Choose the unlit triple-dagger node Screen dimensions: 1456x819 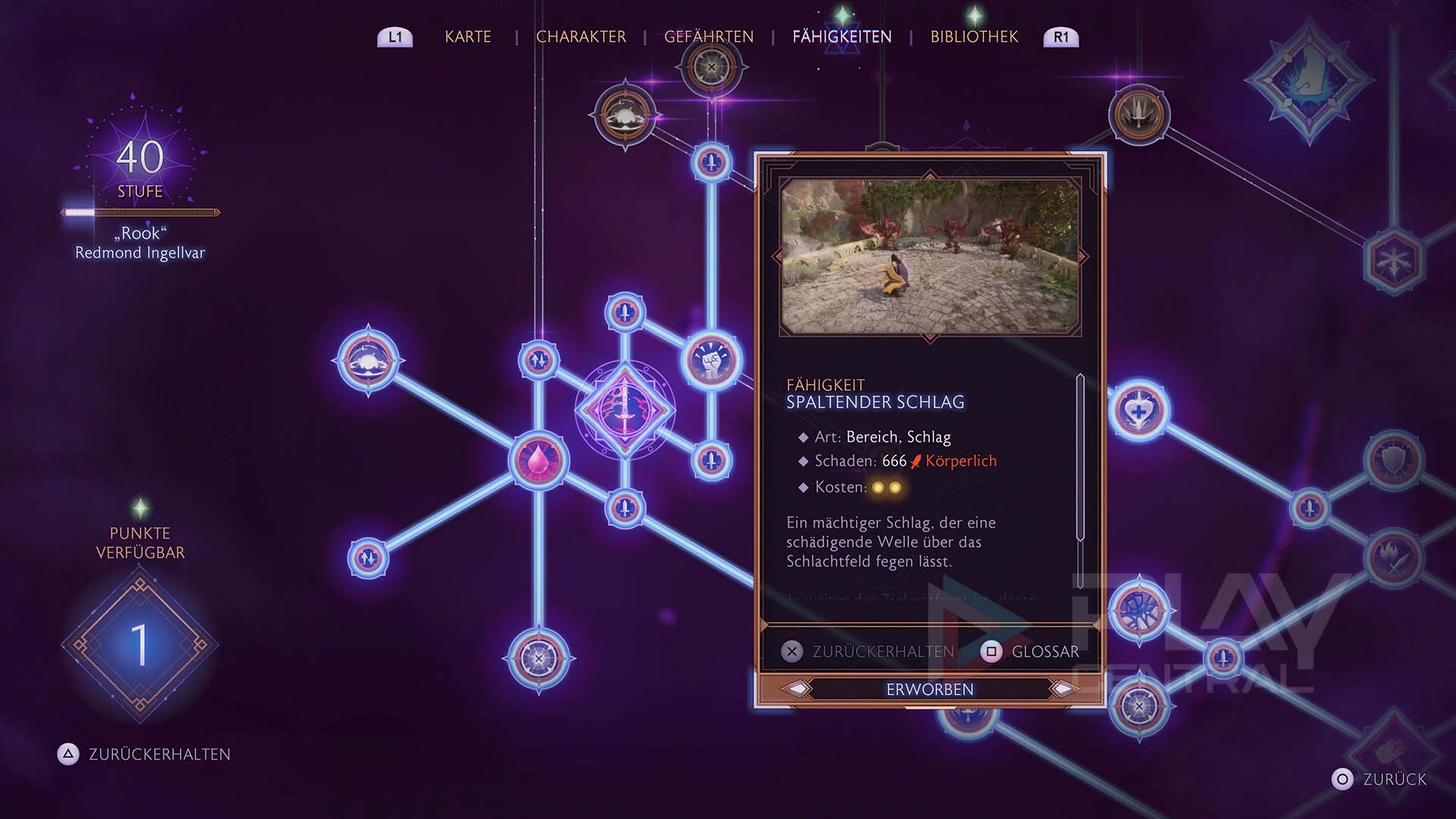pyautogui.click(x=1139, y=115)
